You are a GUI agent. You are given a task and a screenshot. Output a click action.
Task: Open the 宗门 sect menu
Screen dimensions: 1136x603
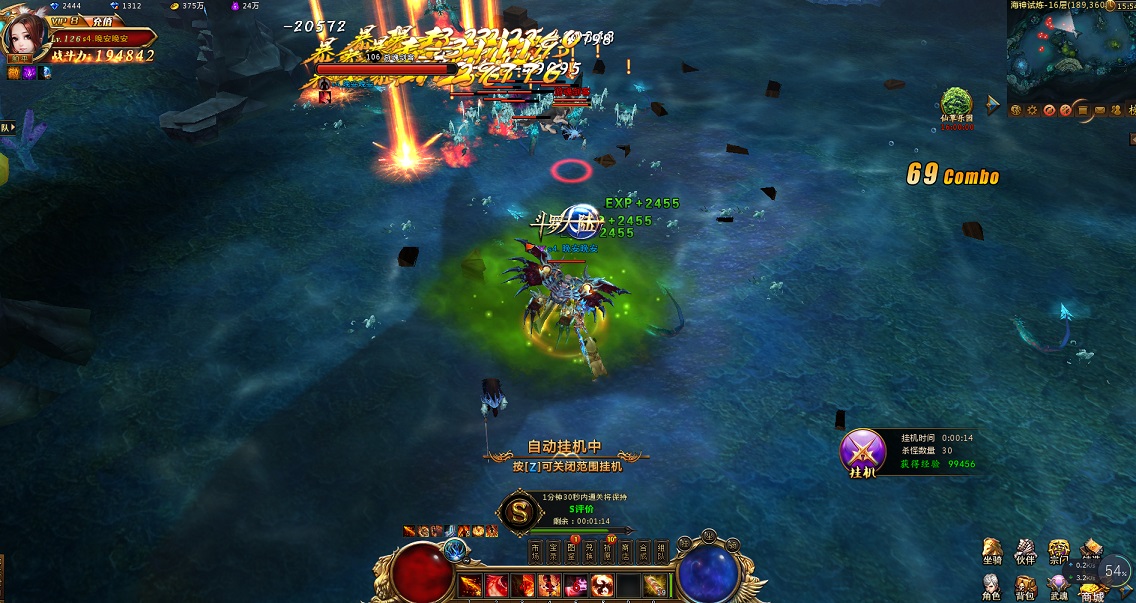coord(1058,551)
